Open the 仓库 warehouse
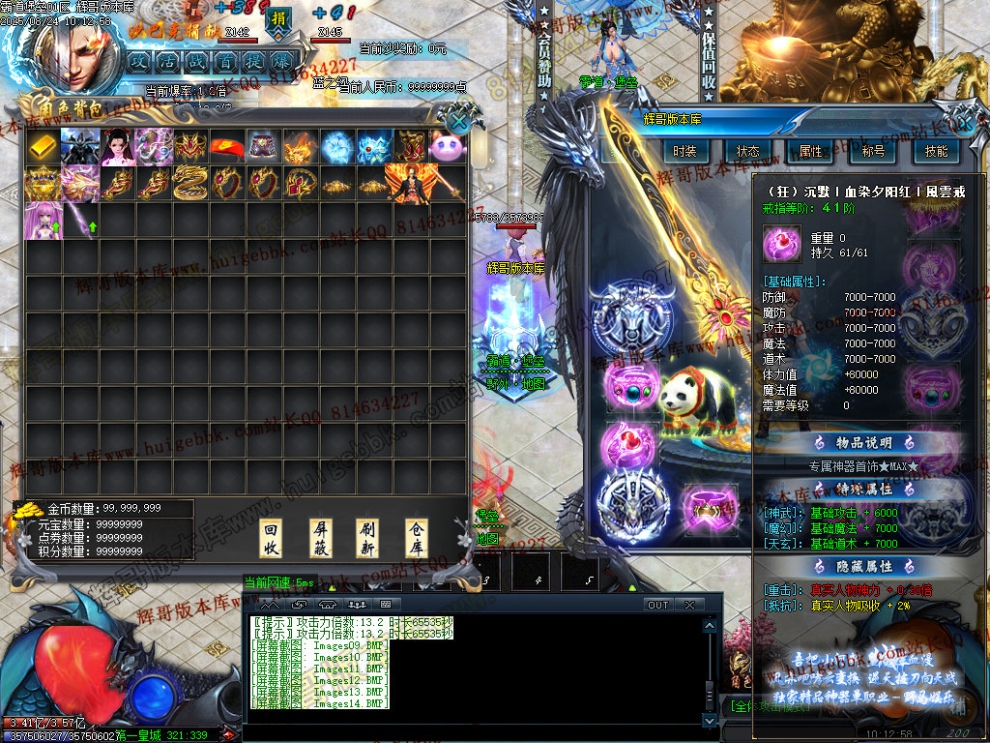The height and width of the screenshot is (743, 990). (417, 538)
